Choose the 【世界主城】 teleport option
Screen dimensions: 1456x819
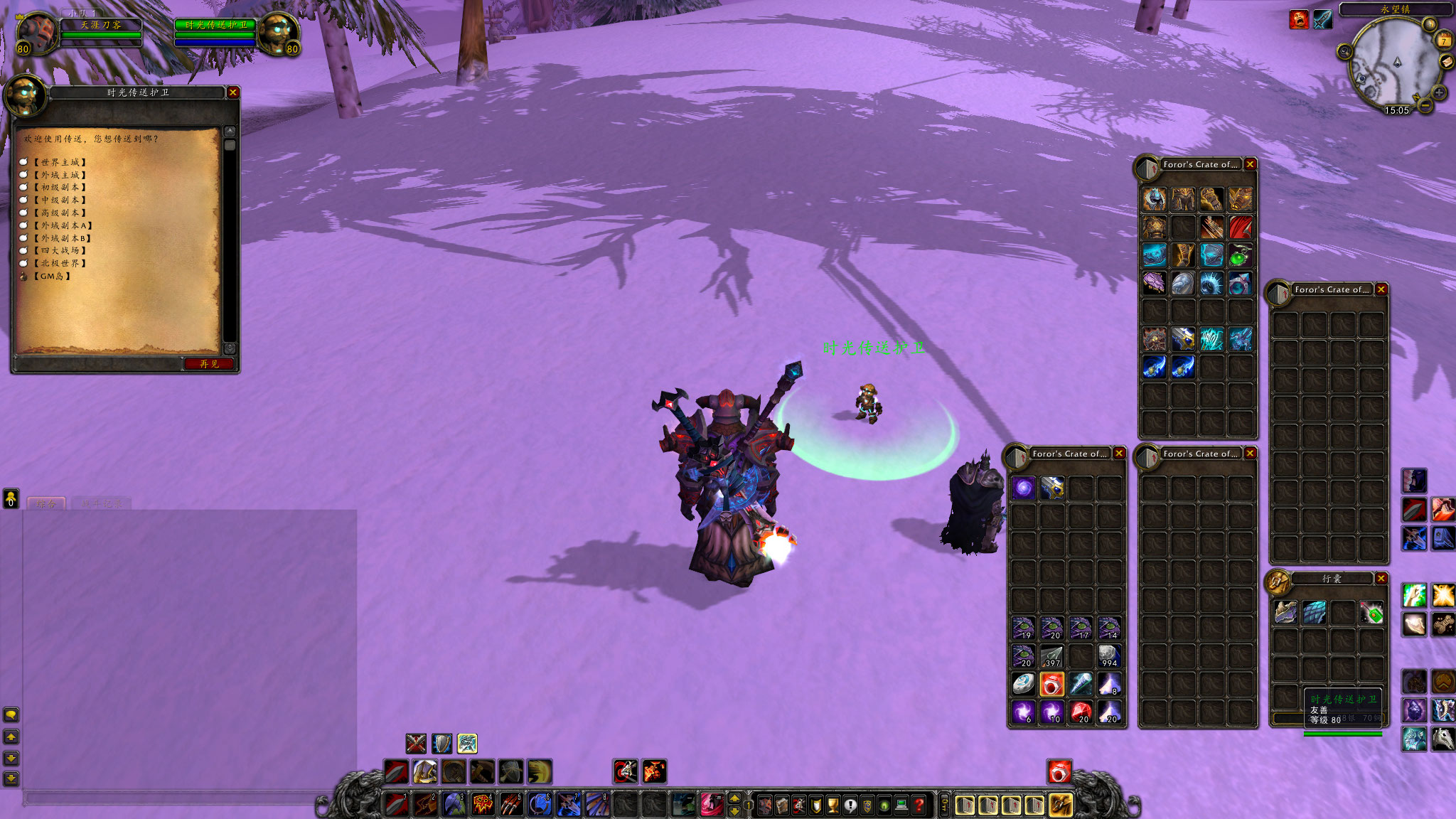click(x=60, y=162)
